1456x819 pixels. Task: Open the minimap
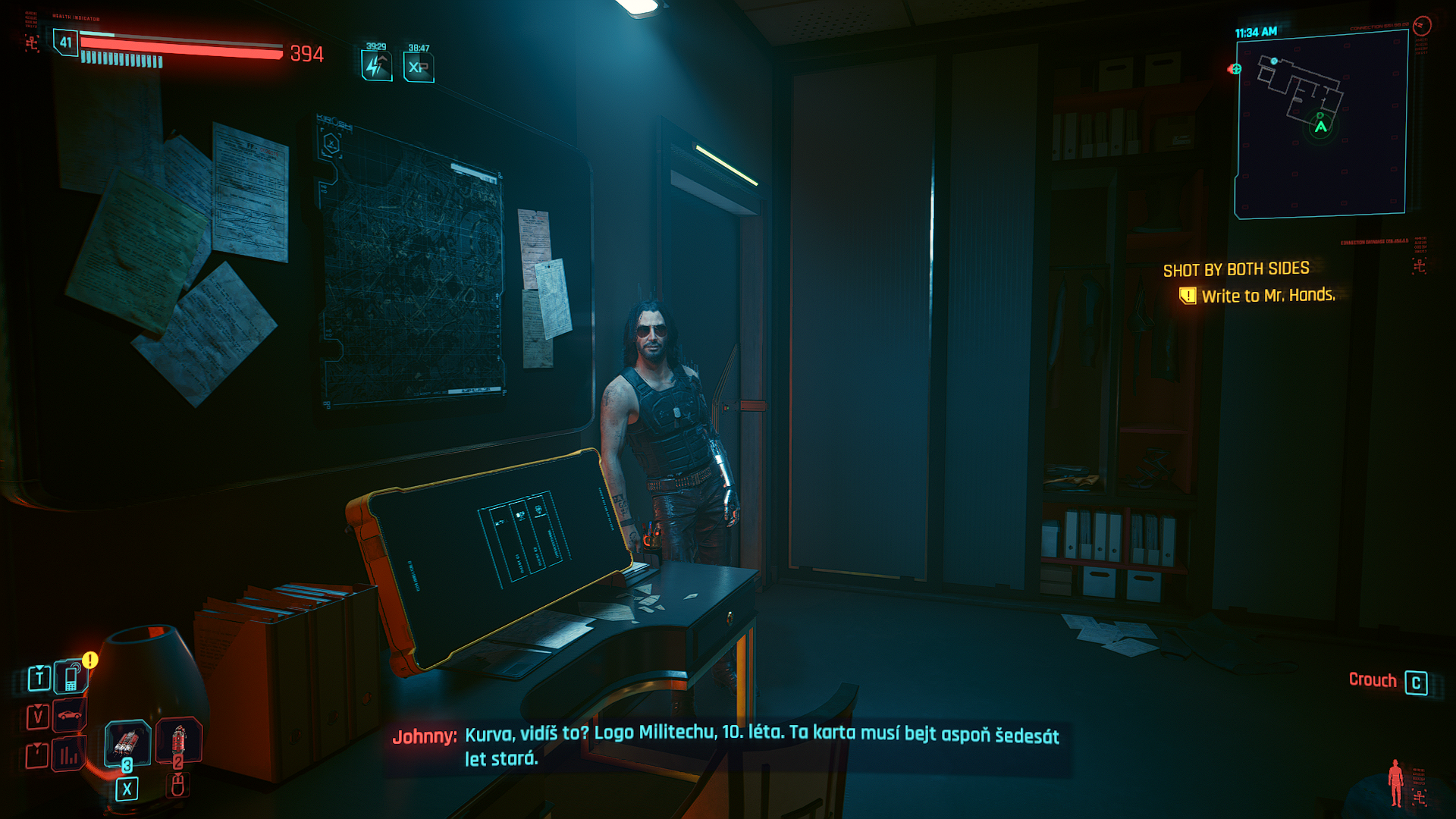coord(1321,124)
